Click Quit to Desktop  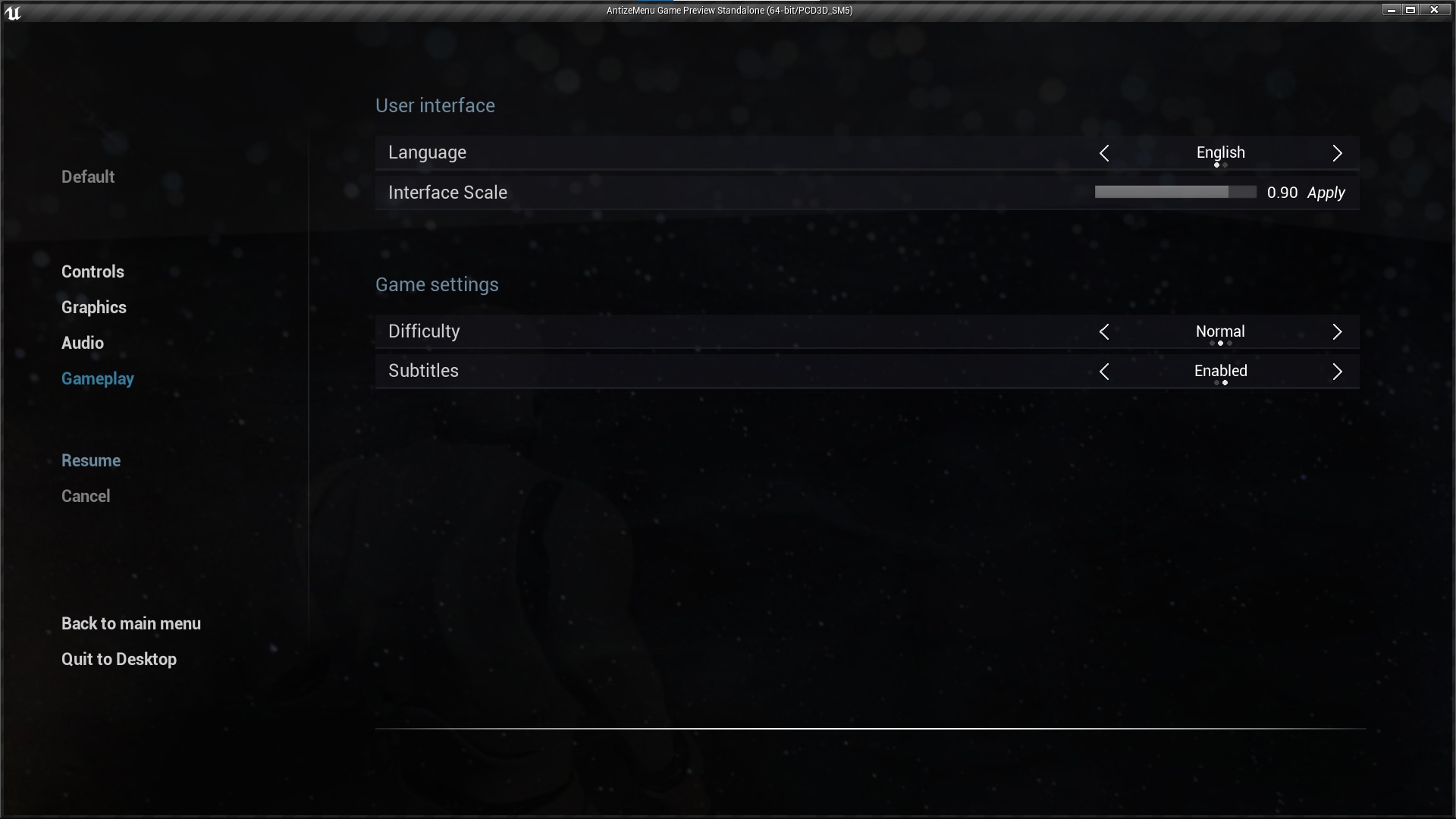[x=118, y=659]
